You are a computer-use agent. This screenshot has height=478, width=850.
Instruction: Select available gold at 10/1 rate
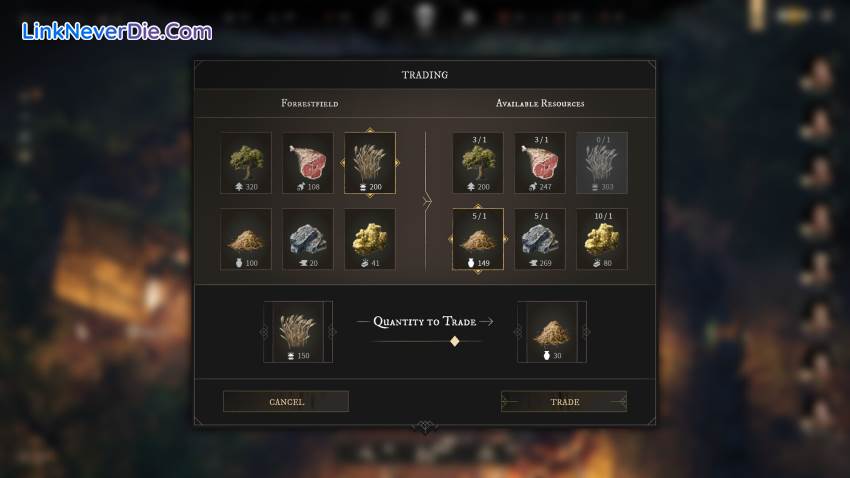602,240
